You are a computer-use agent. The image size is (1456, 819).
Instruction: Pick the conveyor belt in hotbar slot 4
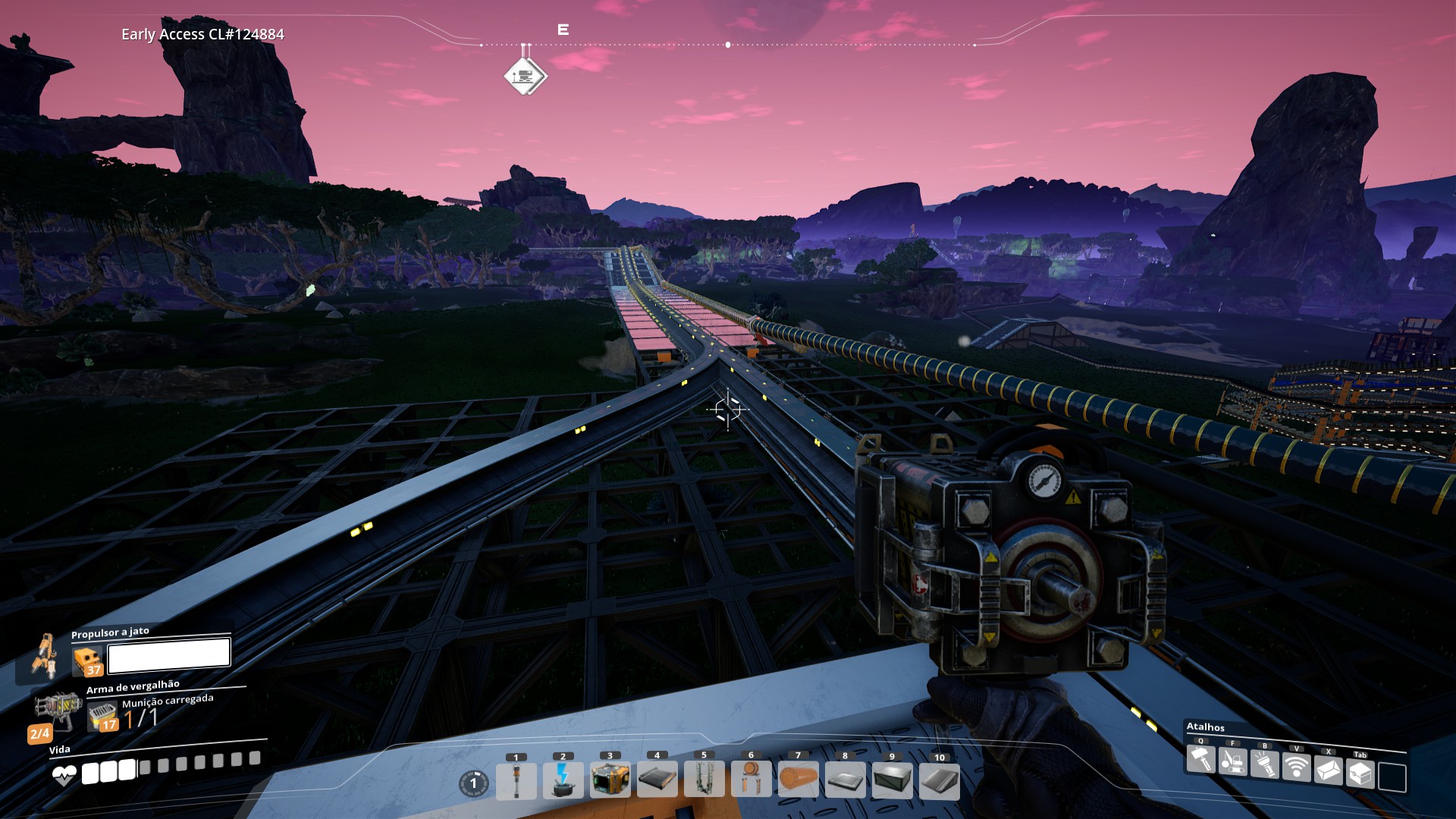coord(657,780)
